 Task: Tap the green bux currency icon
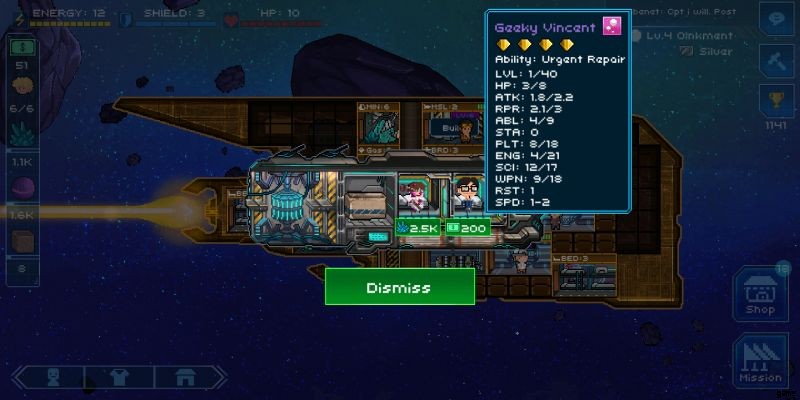(22, 47)
